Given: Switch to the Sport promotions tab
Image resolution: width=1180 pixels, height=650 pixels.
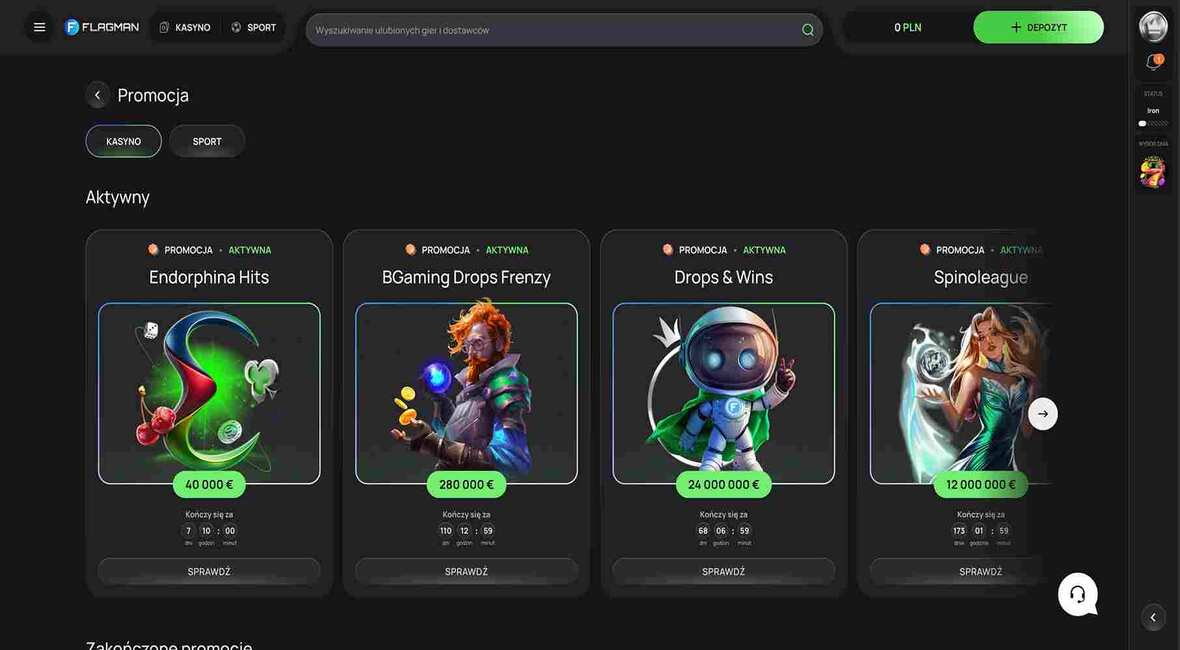Looking at the screenshot, I should coord(207,141).
